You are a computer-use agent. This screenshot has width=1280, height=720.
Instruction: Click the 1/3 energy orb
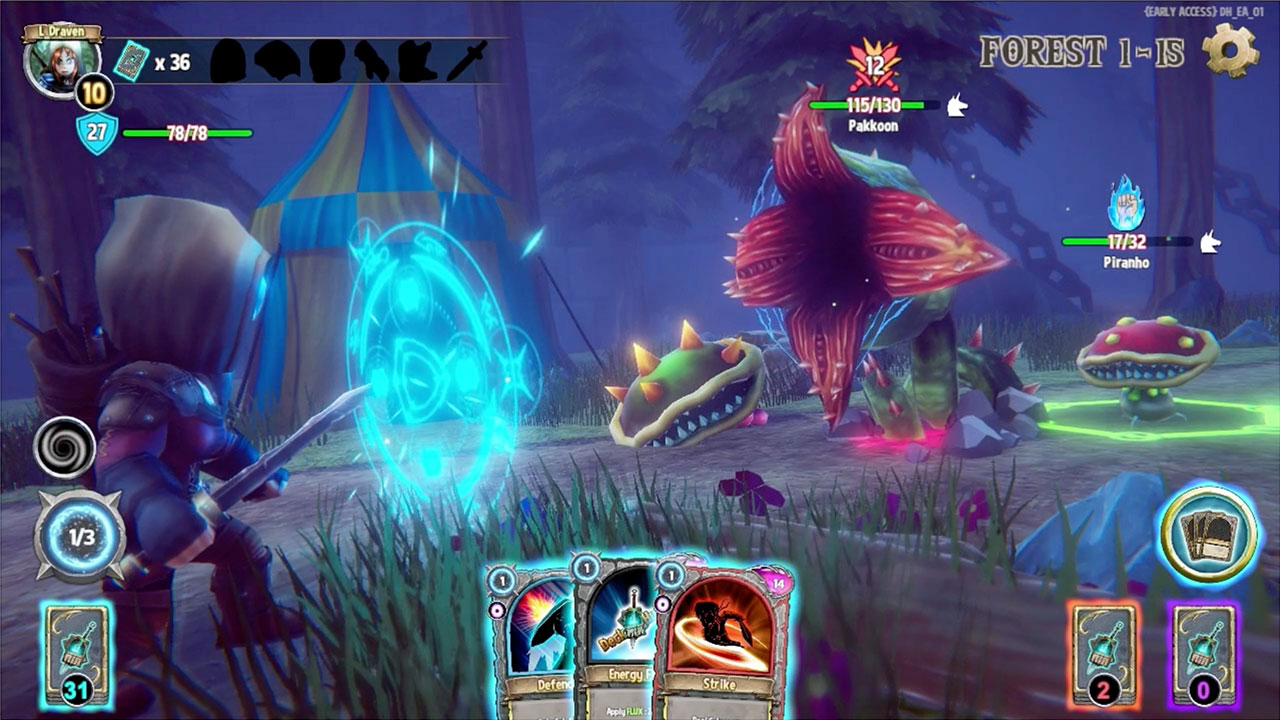[81, 536]
